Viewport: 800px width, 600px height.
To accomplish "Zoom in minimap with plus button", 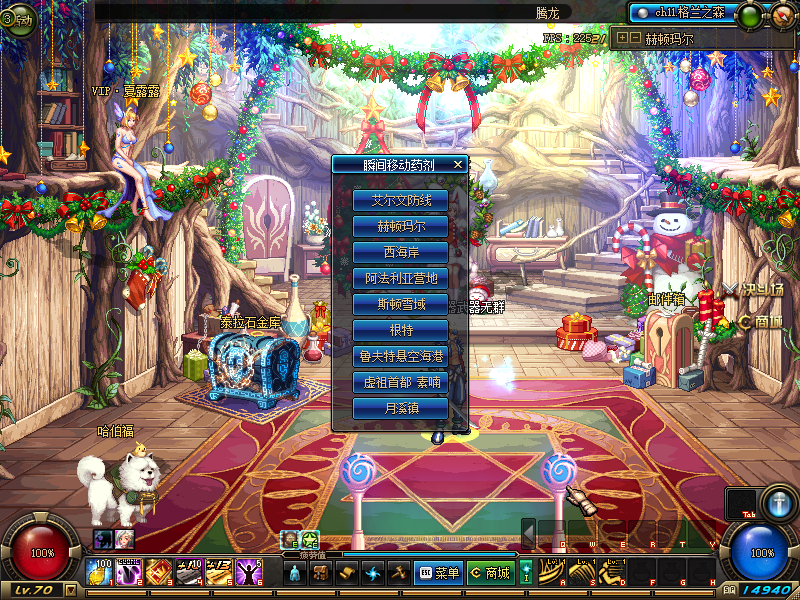I will click(x=624, y=39).
